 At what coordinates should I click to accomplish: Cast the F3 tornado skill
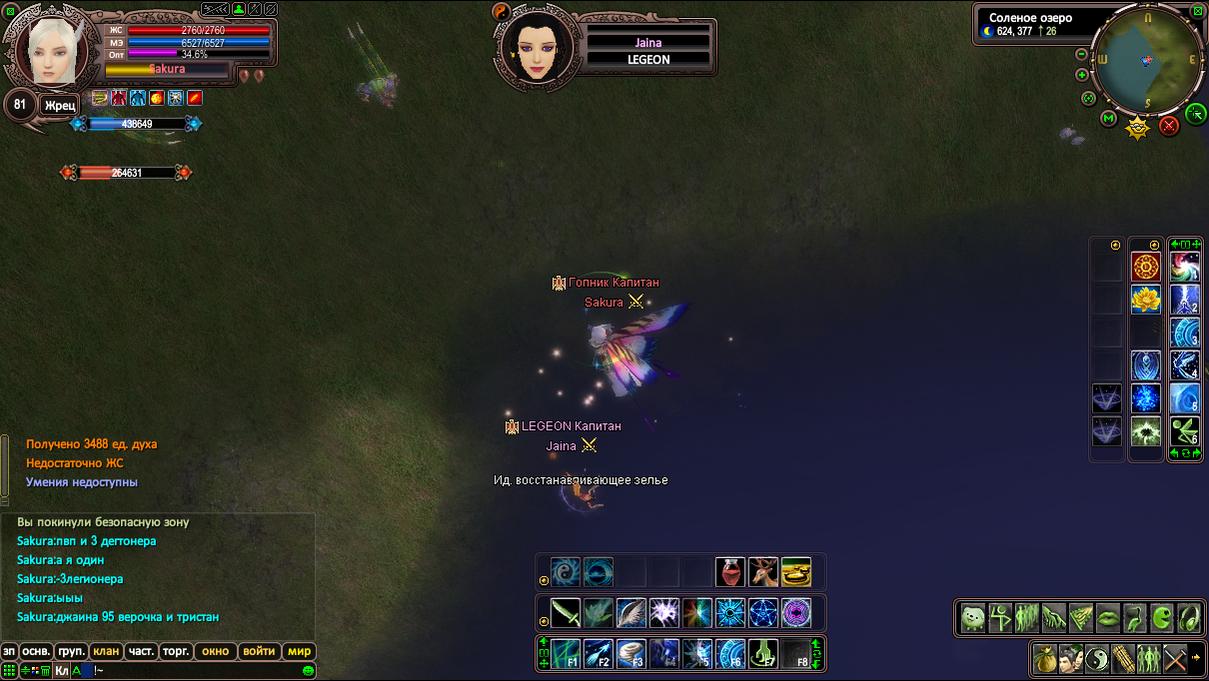[631, 653]
